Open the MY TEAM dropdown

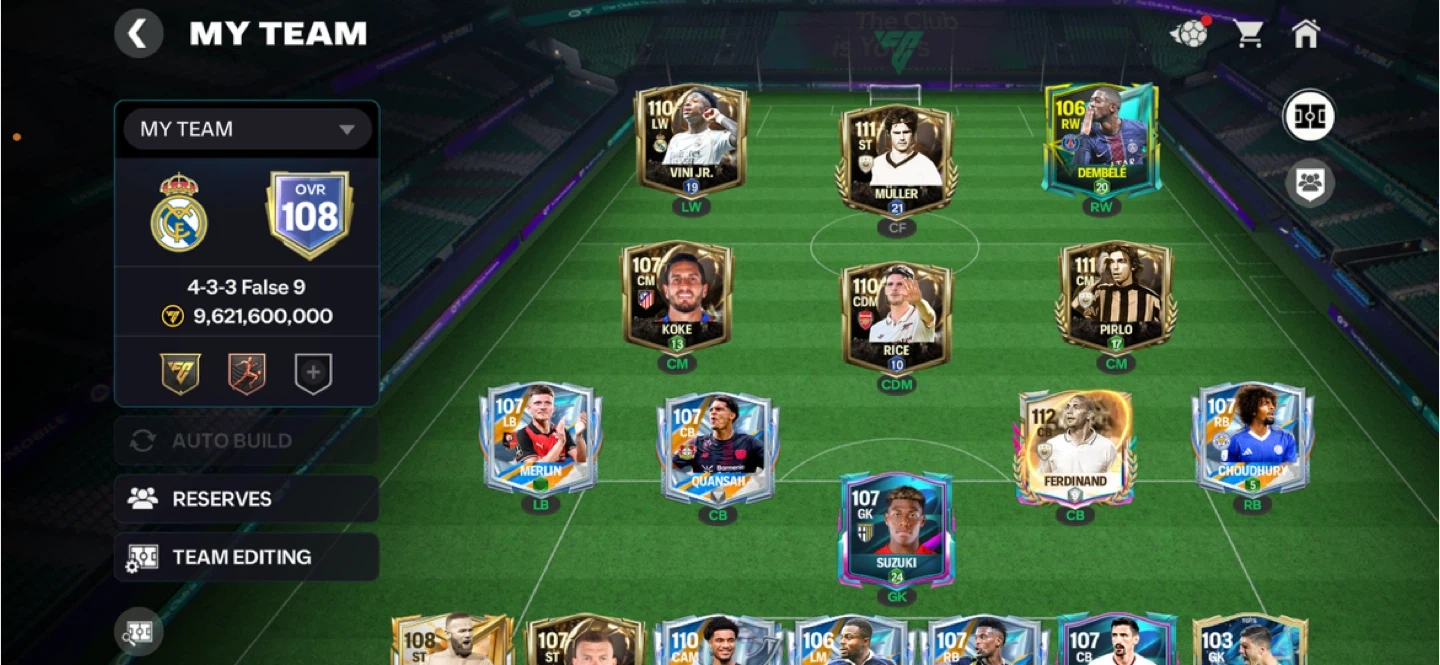247,129
